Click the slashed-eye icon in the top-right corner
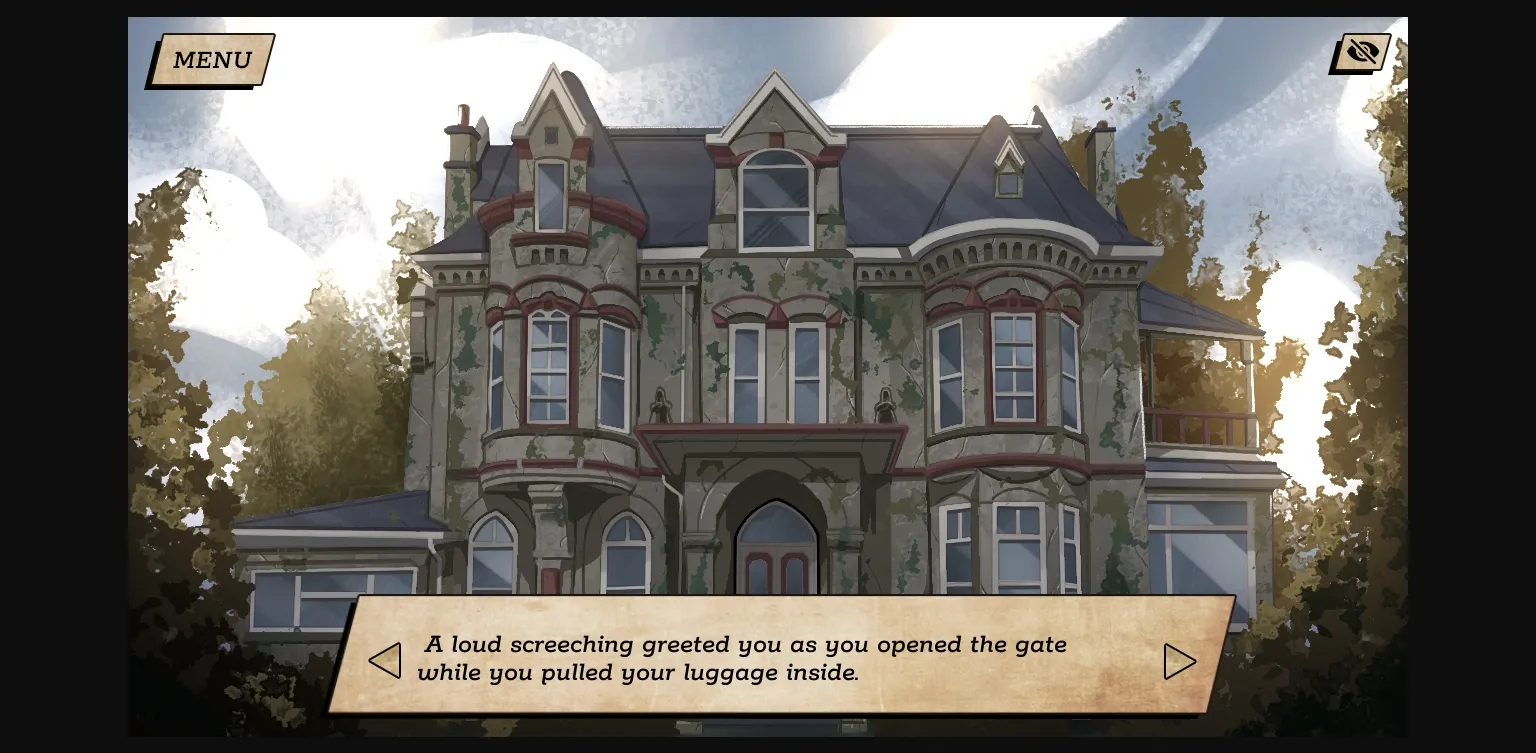This screenshot has height=753, width=1536. click(x=1360, y=51)
